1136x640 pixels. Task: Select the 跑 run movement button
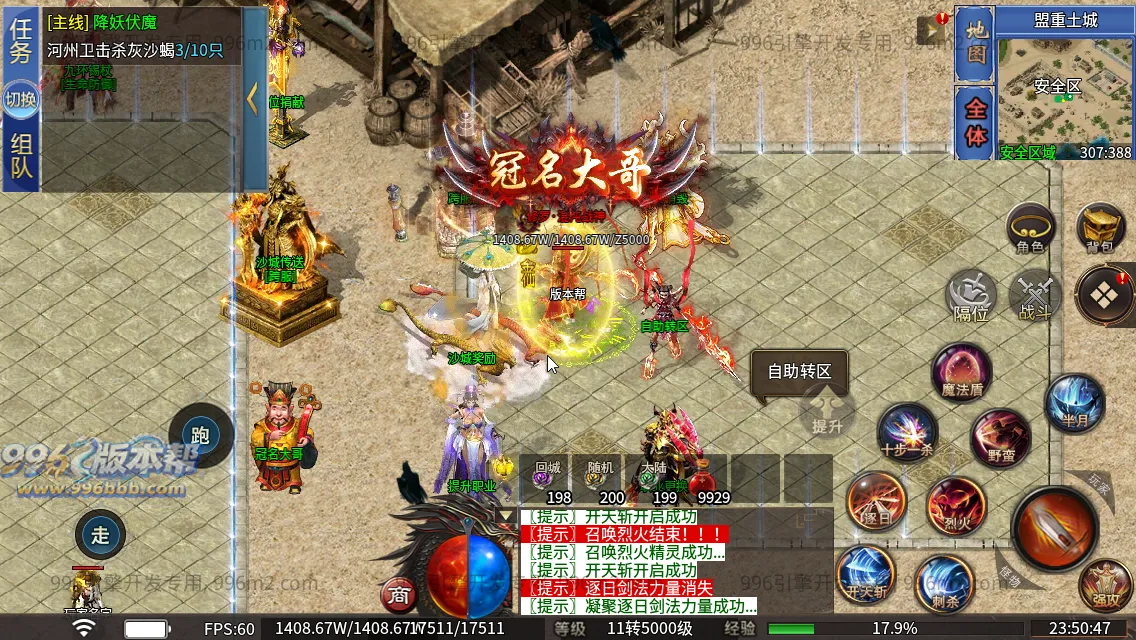tap(200, 435)
